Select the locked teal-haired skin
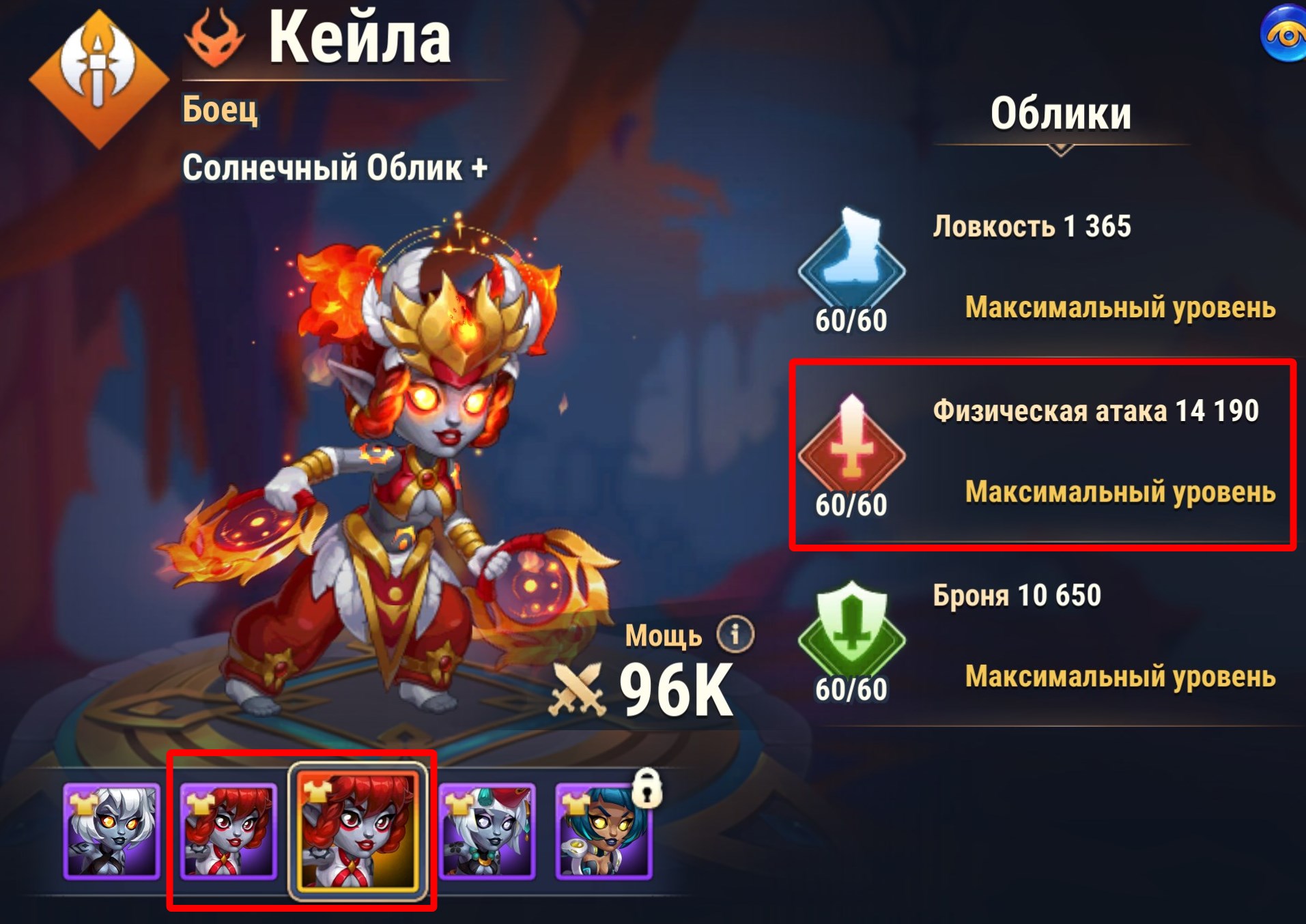Image resolution: width=1306 pixels, height=924 pixels. pos(604,831)
